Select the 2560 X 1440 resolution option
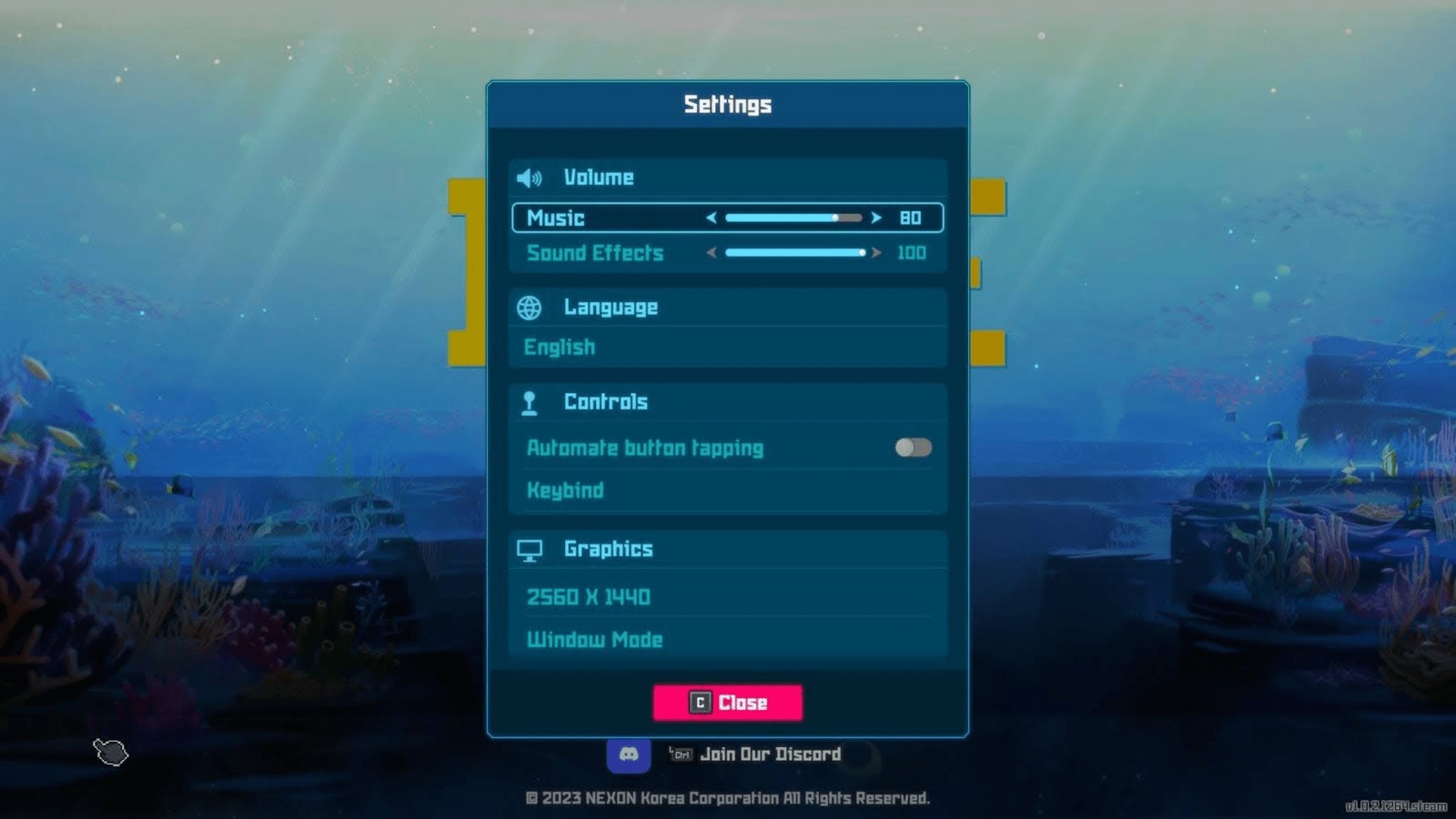 pyautogui.click(x=588, y=598)
